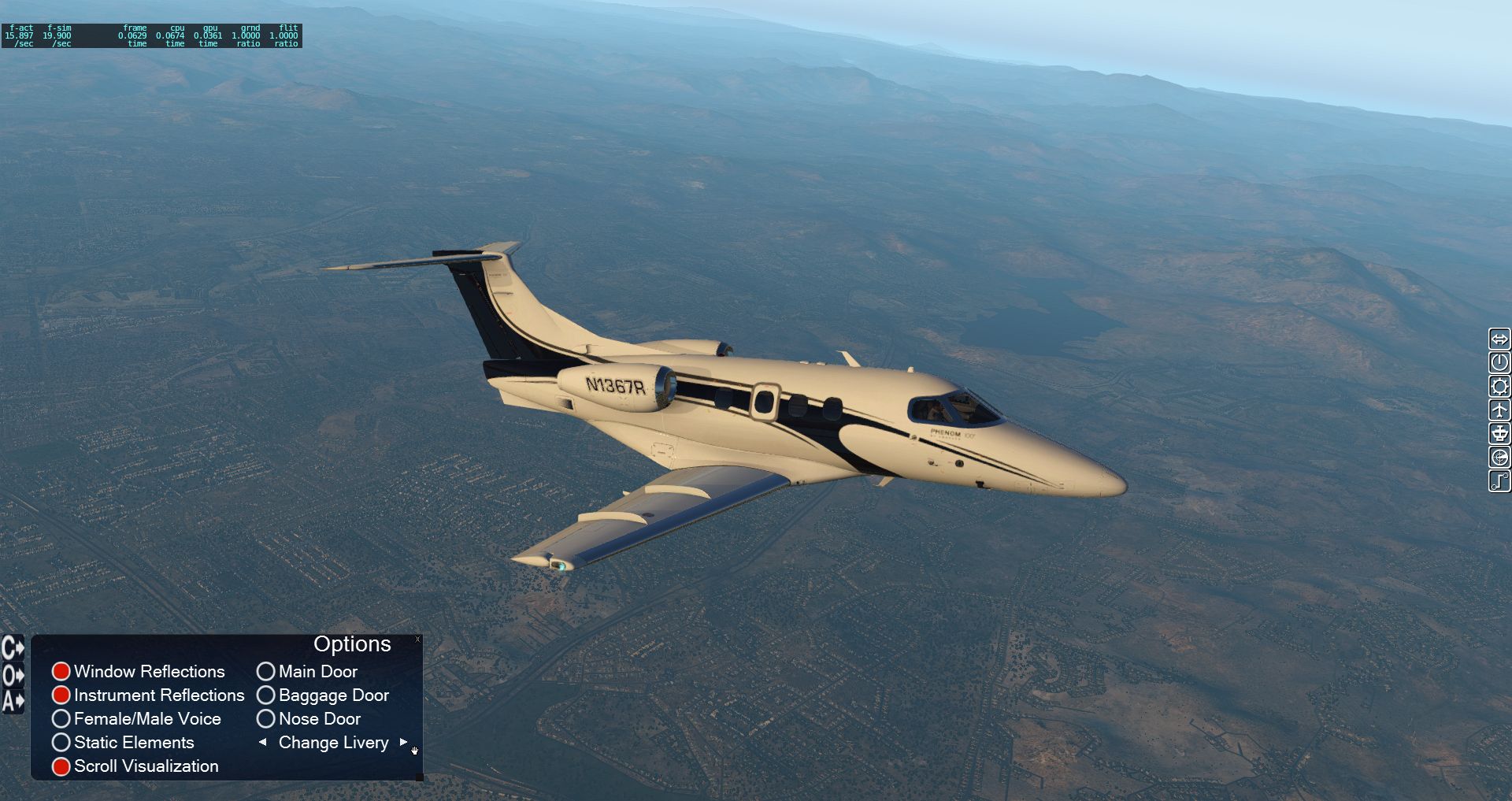Click the route path sidebar icon
This screenshot has height=801, width=1512.
[1499, 481]
